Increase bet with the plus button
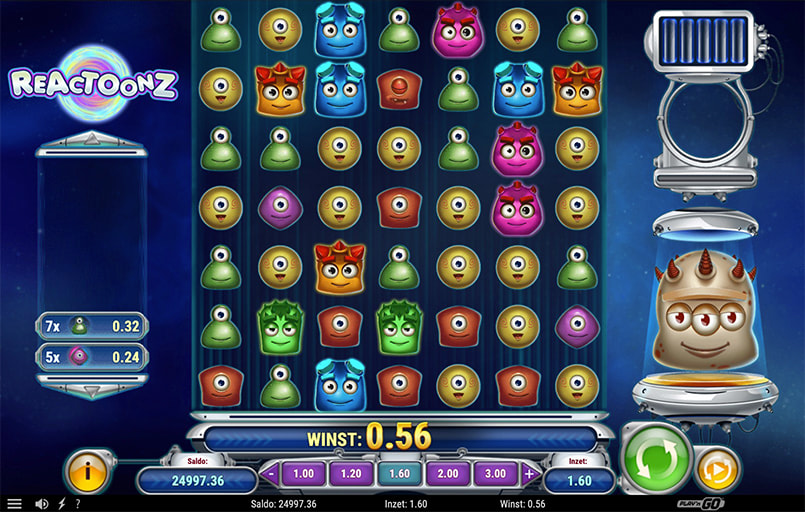Image resolution: width=805 pixels, height=512 pixels. 531,473
